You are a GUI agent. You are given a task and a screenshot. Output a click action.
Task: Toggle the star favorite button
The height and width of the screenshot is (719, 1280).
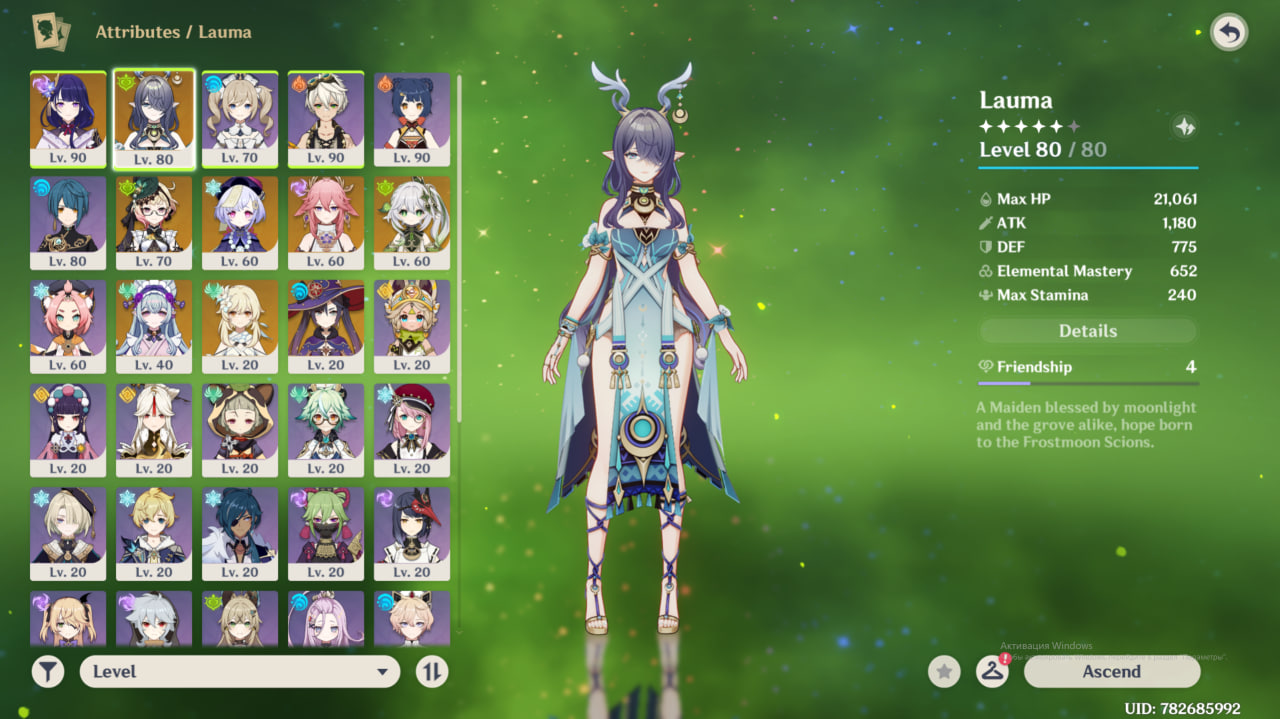[x=944, y=672]
